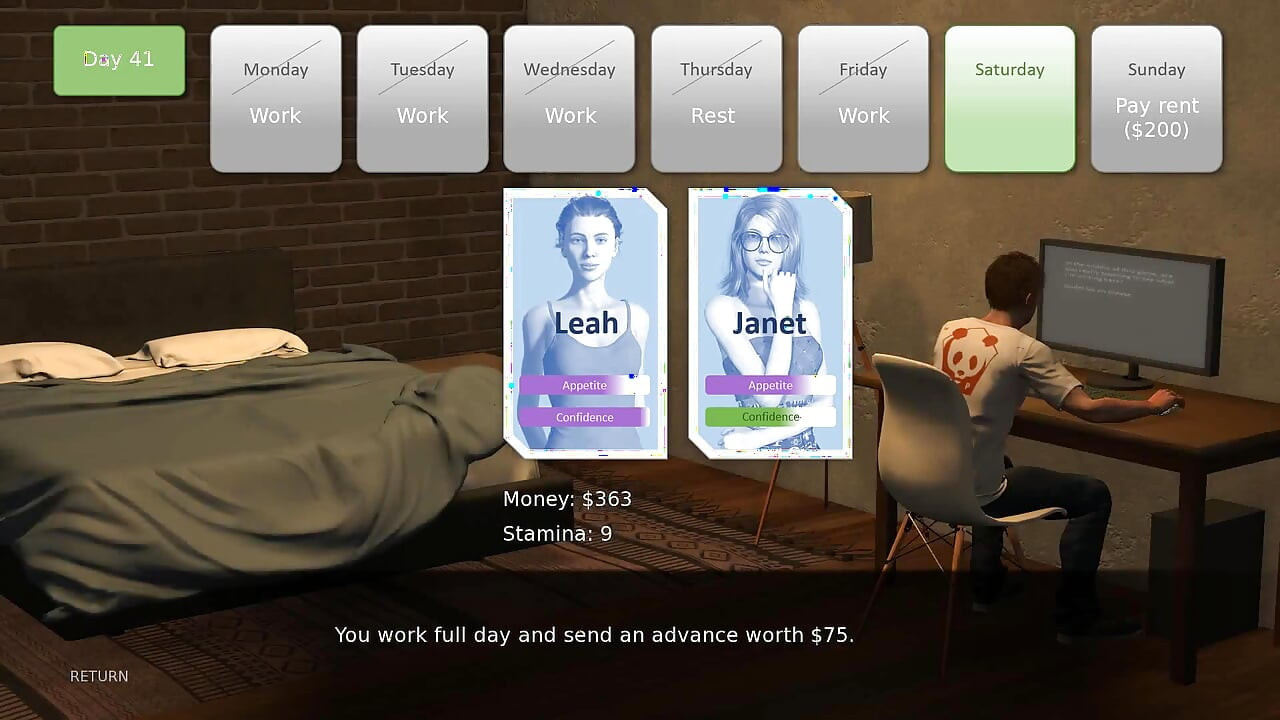
Task: Click Leah's Confidence progress bar
Action: [584, 417]
